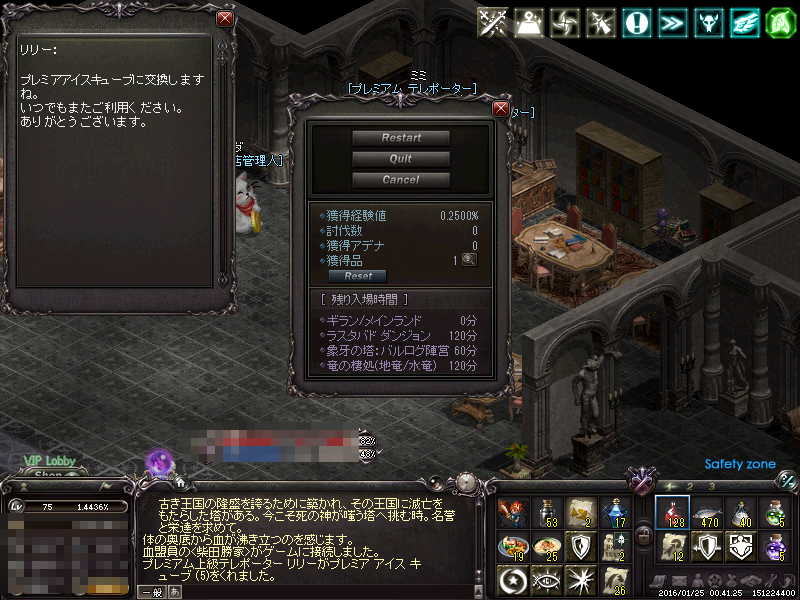The height and width of the screenshot is (600, 800).
Task: Switch to hotbar page 2
Action: pos(689,486)
